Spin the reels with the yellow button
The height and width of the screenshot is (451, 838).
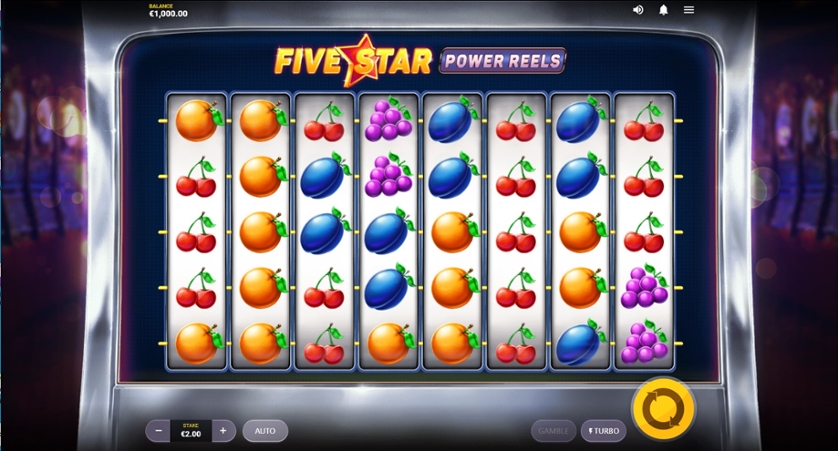pyautogui.click(x=662, y=408)
